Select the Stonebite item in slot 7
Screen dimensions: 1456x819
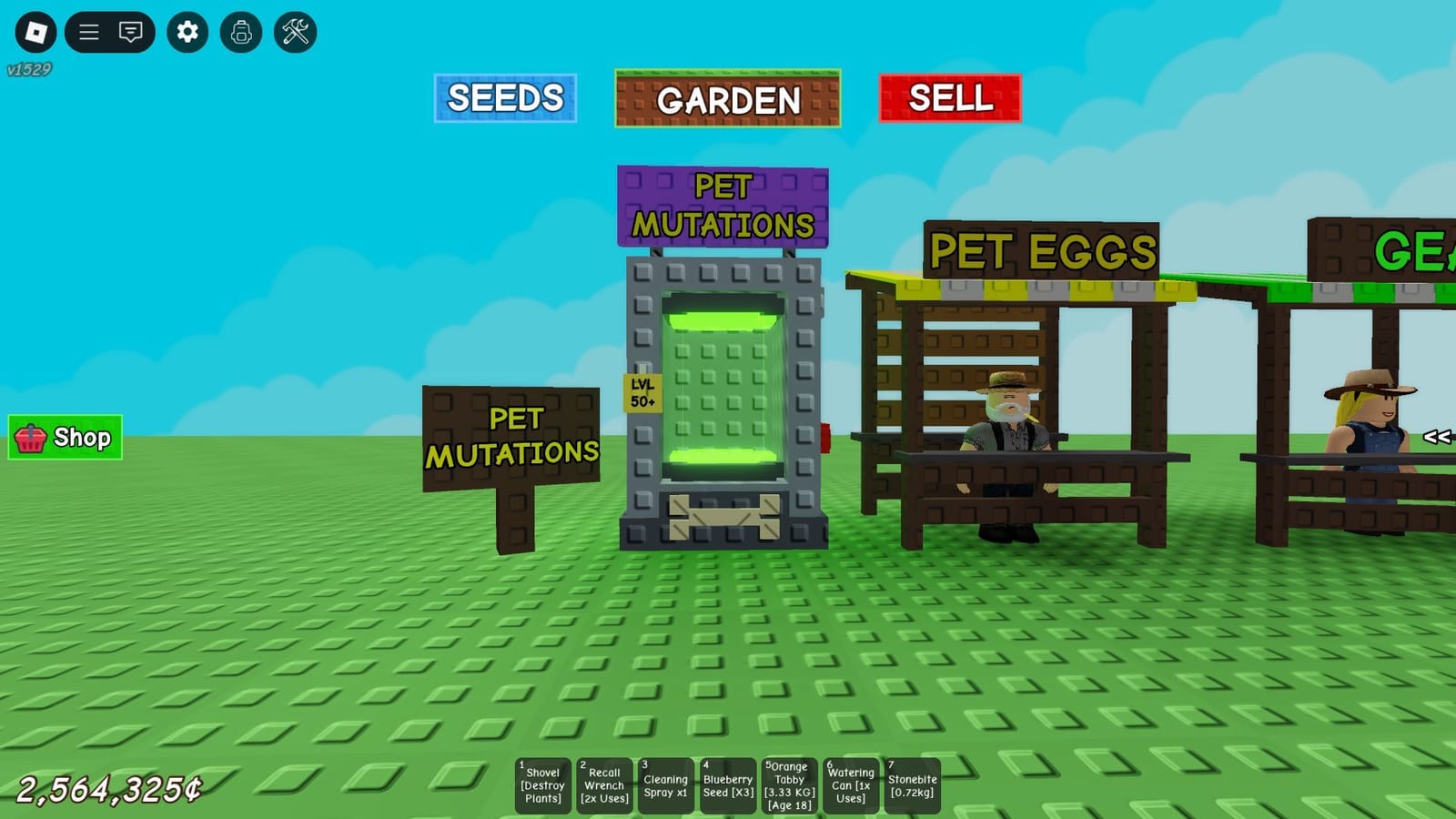click(x=913, y=784)
